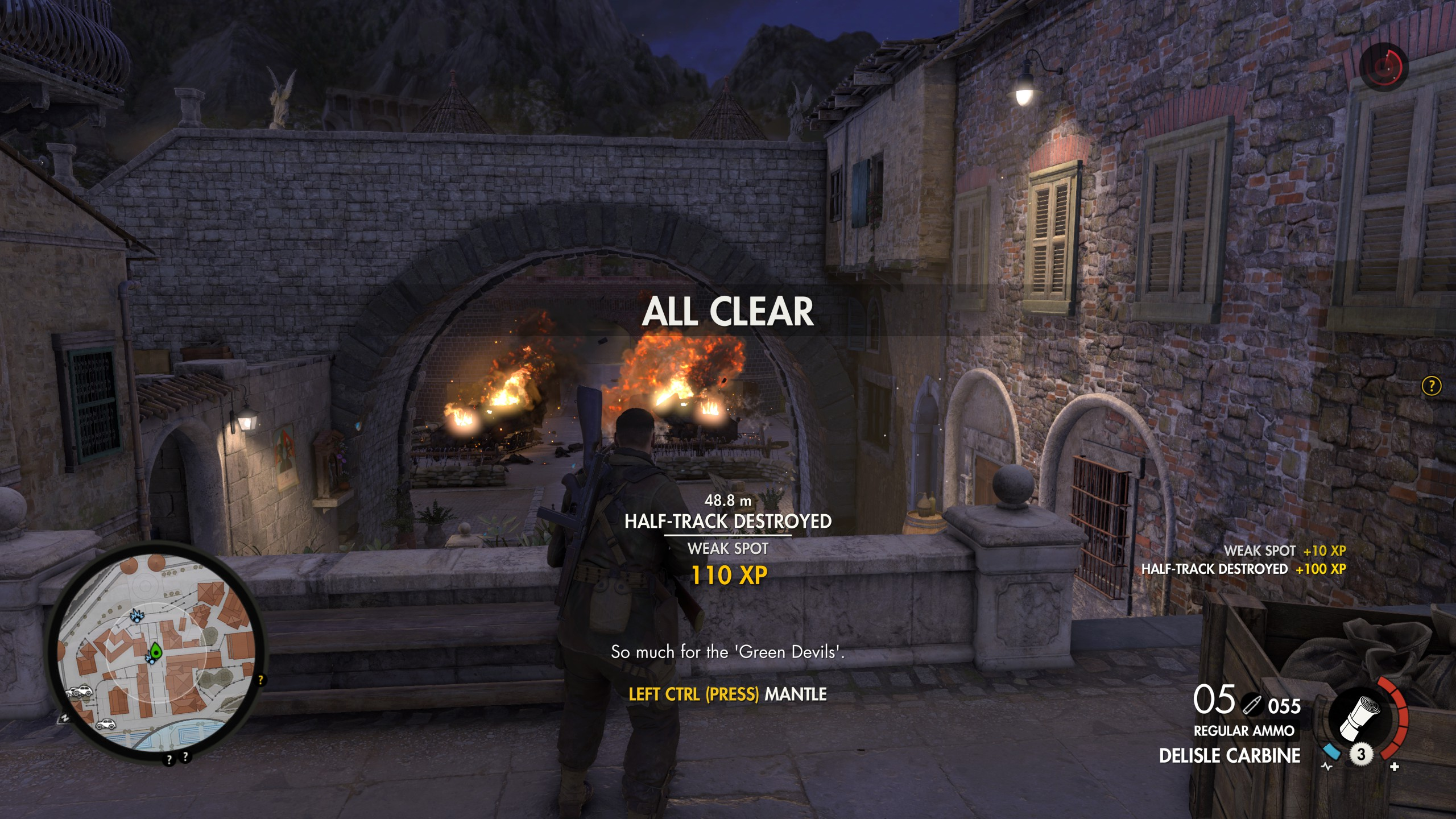Click the Regular Ammo type label
This screenshot has width=1456, height=819.
tap(1244, 731)
